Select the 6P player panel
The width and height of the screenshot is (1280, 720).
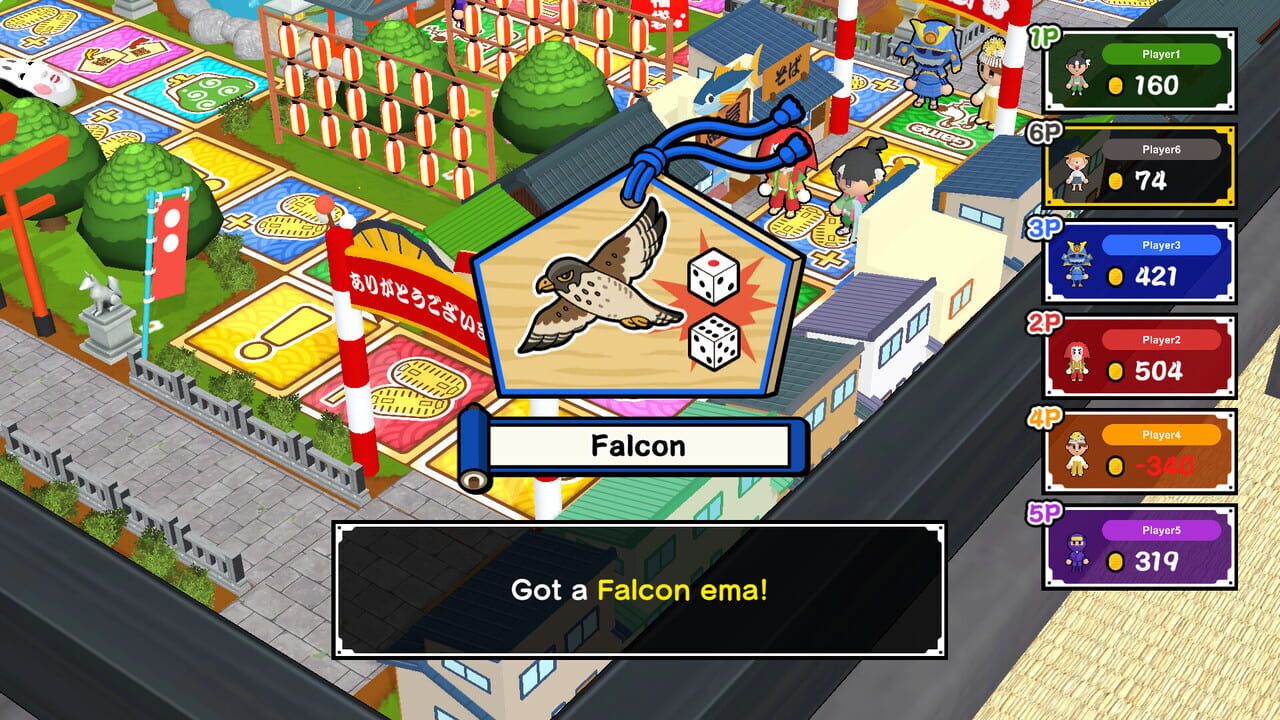coord(1140,163)
